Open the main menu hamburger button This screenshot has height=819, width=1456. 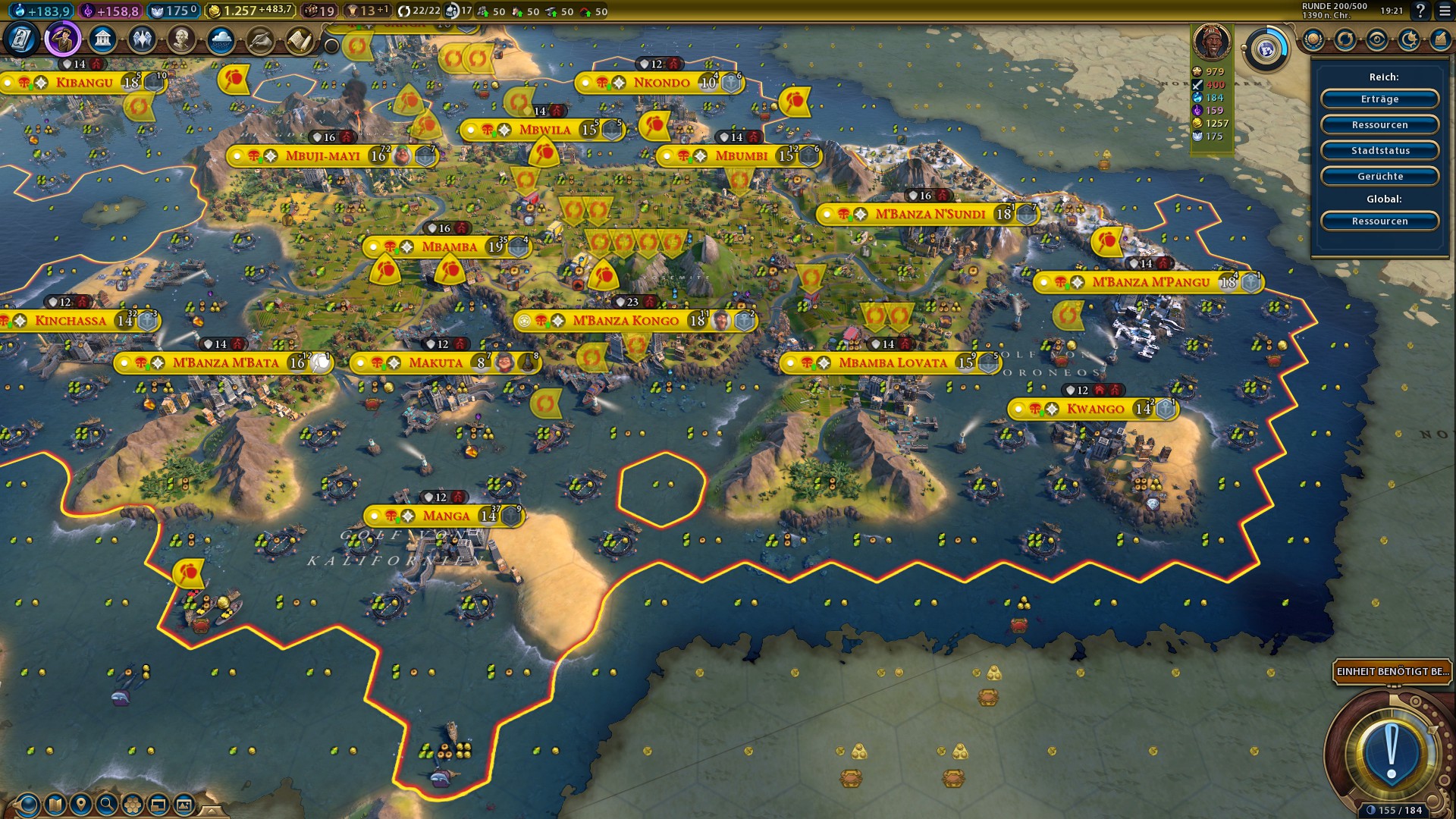(1442, 11)
